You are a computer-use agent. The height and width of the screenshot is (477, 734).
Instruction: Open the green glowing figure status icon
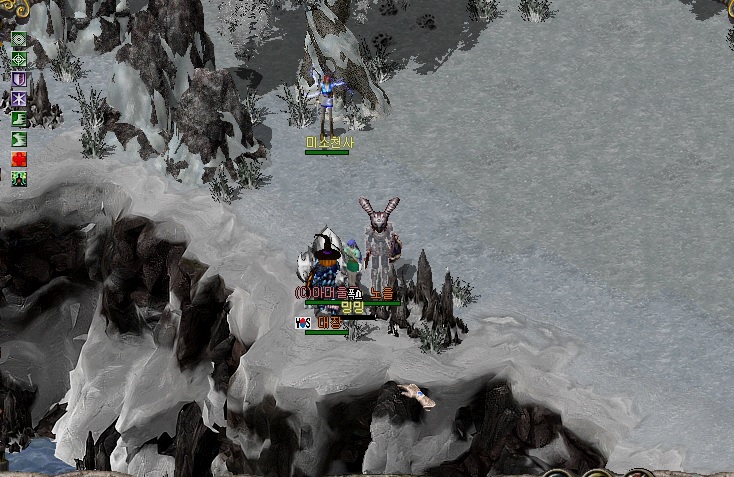coord(18,179)
